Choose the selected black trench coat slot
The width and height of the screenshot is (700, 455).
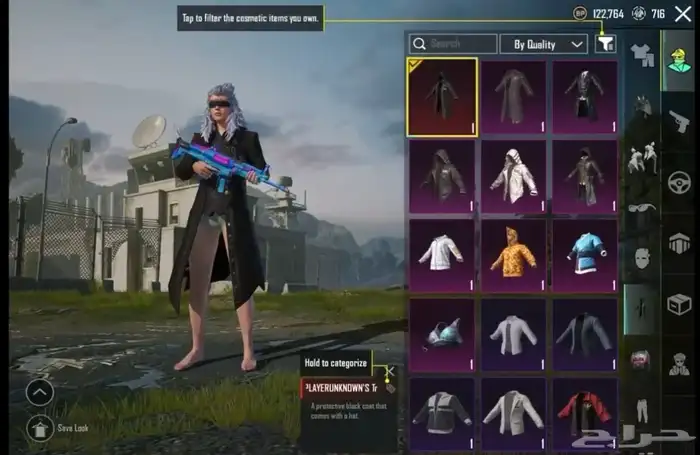point(441,97)
